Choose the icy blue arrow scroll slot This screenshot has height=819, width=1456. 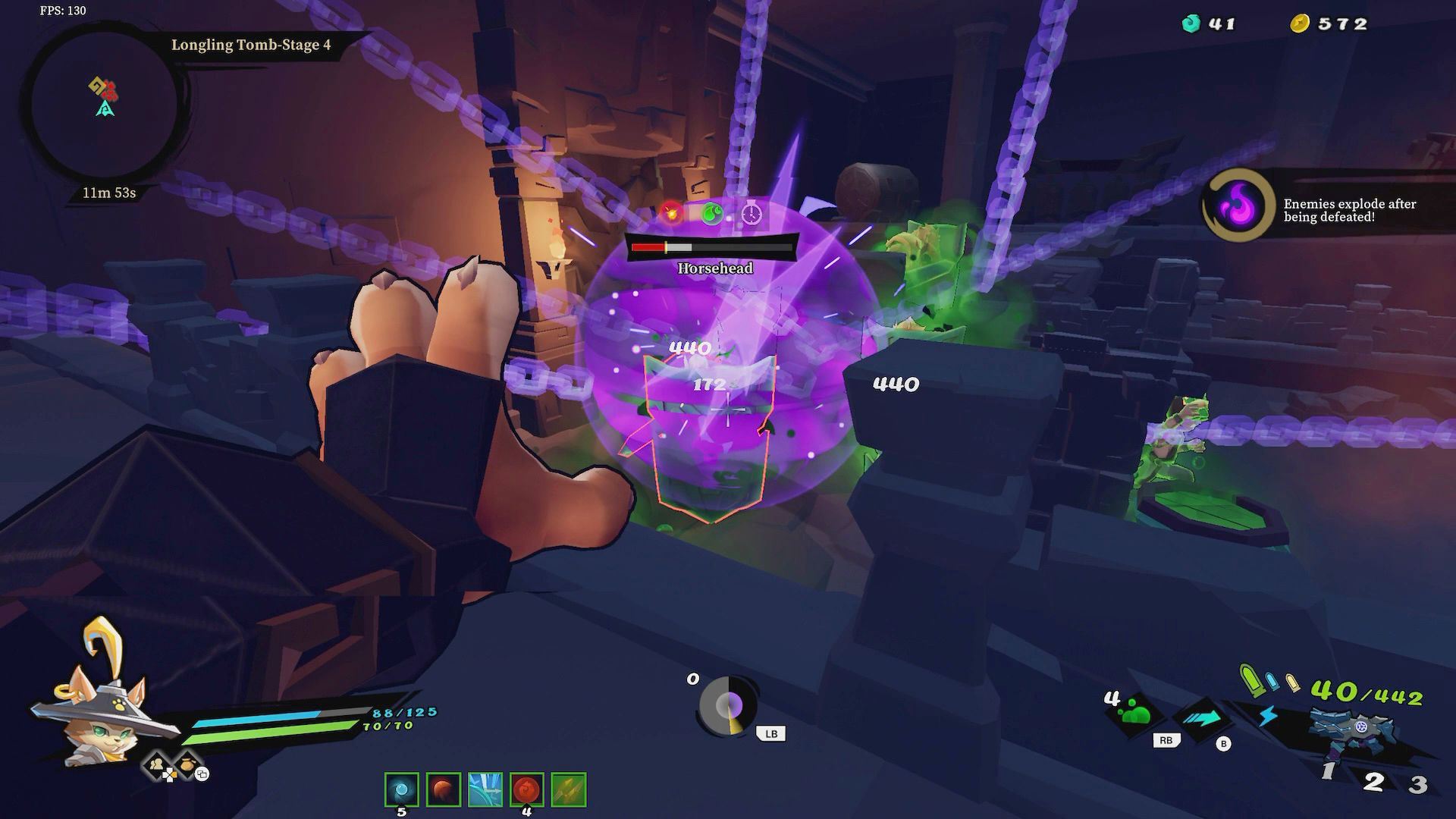(x=485, y=789)
